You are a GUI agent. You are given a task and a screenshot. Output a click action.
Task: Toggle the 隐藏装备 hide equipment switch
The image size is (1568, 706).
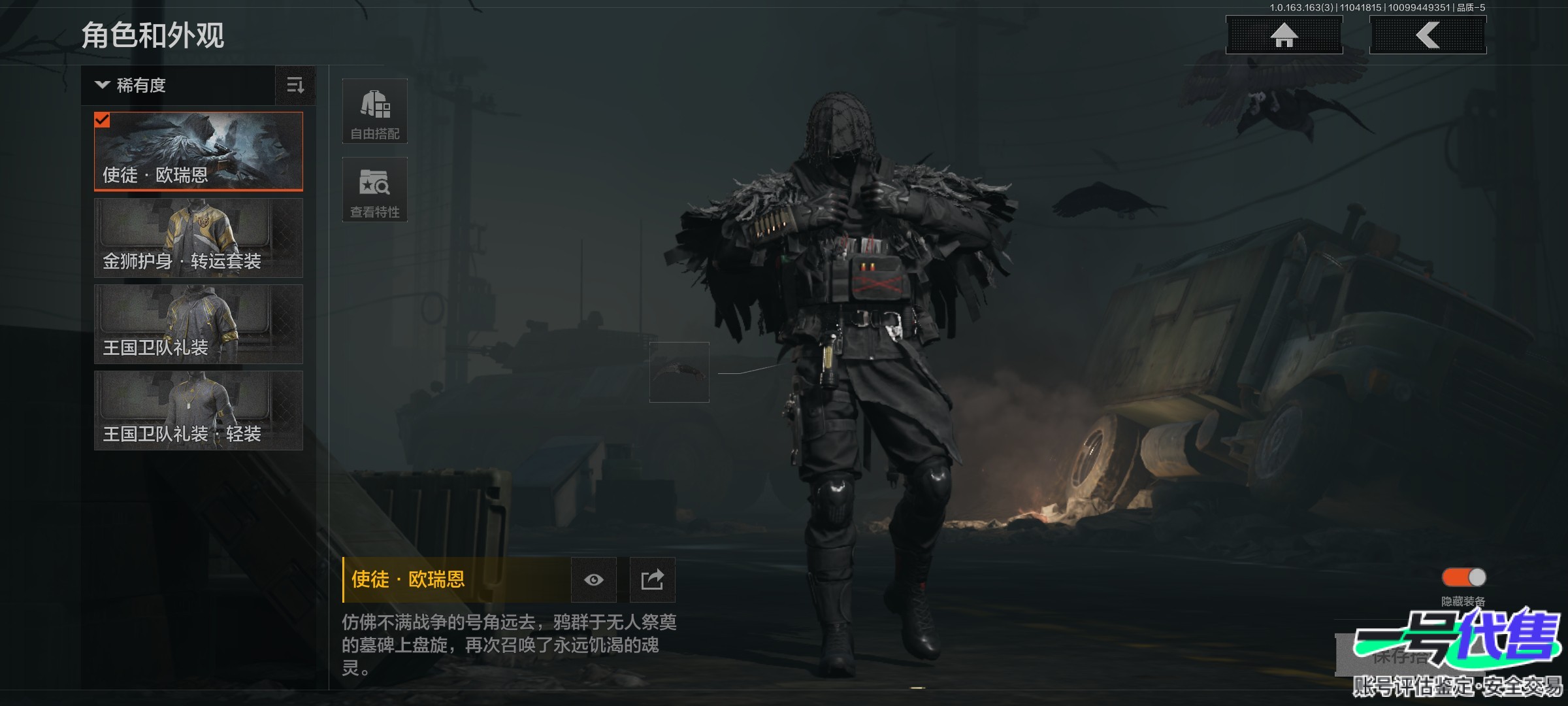1463,577
